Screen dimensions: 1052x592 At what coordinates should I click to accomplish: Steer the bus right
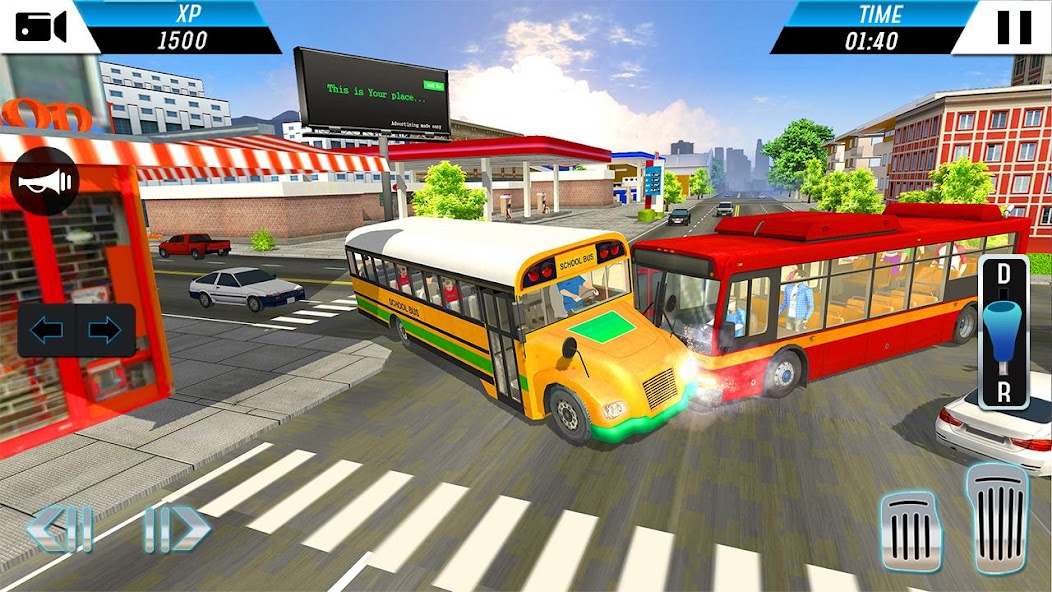point(177,528)
